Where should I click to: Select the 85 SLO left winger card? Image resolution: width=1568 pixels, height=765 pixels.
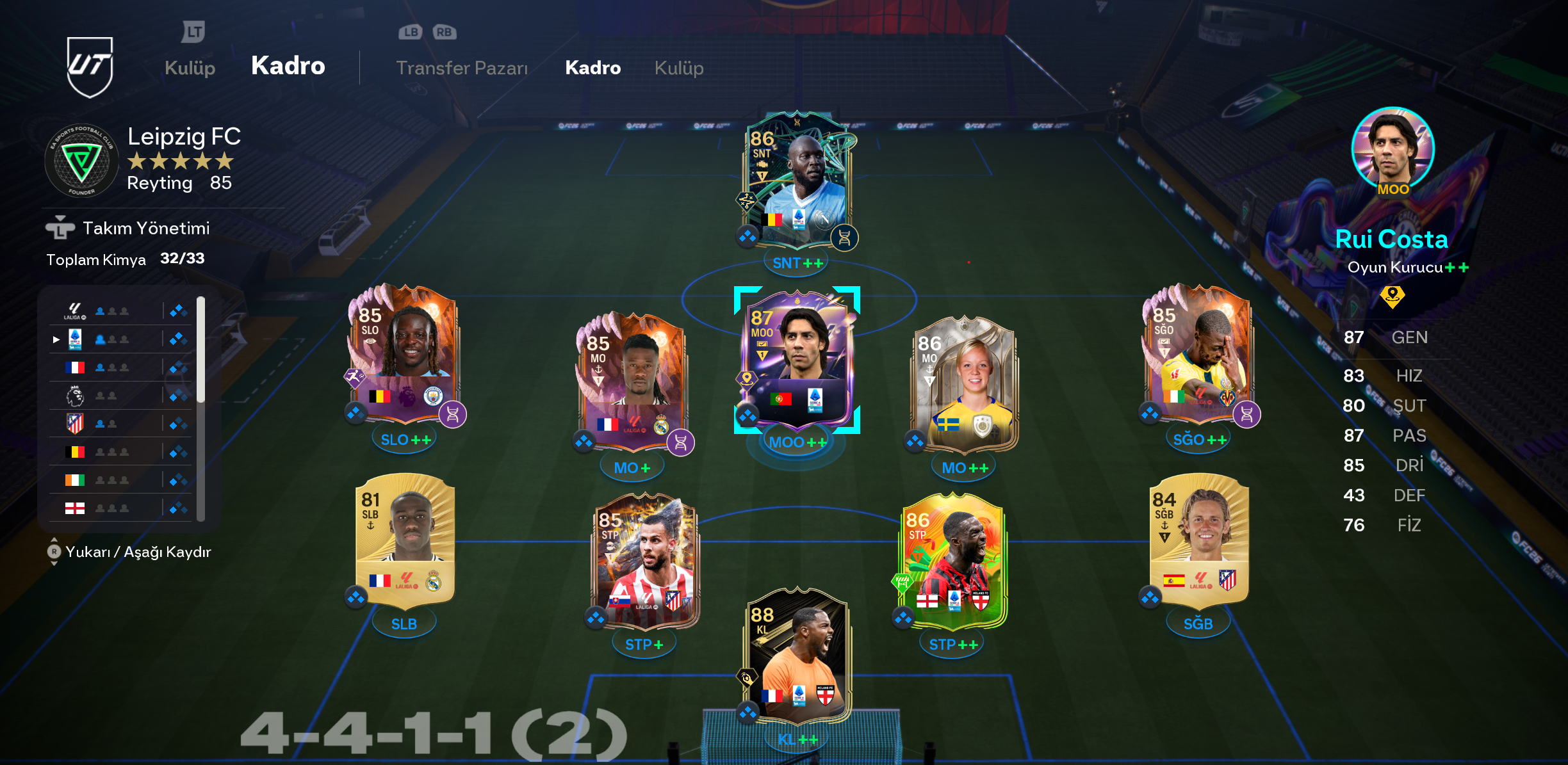click(404, 355)
